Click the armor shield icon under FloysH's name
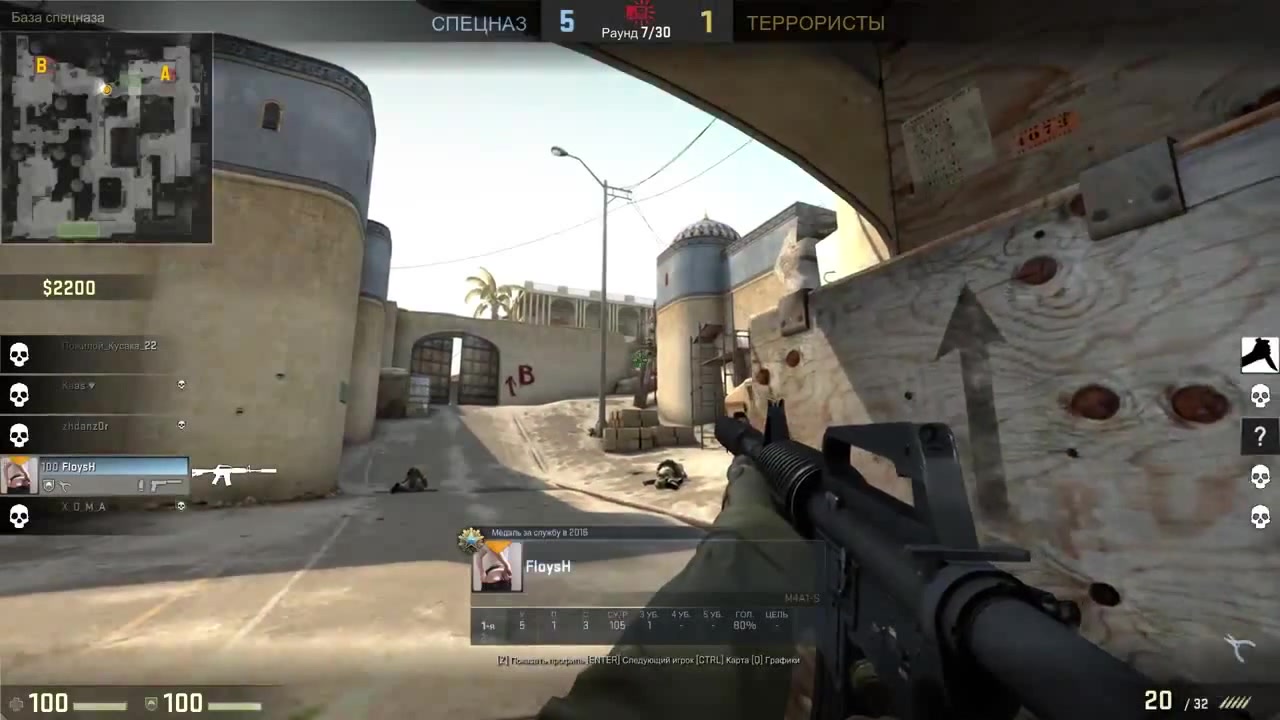Viewport: 1280px width, 720px height. pos(49,485)
